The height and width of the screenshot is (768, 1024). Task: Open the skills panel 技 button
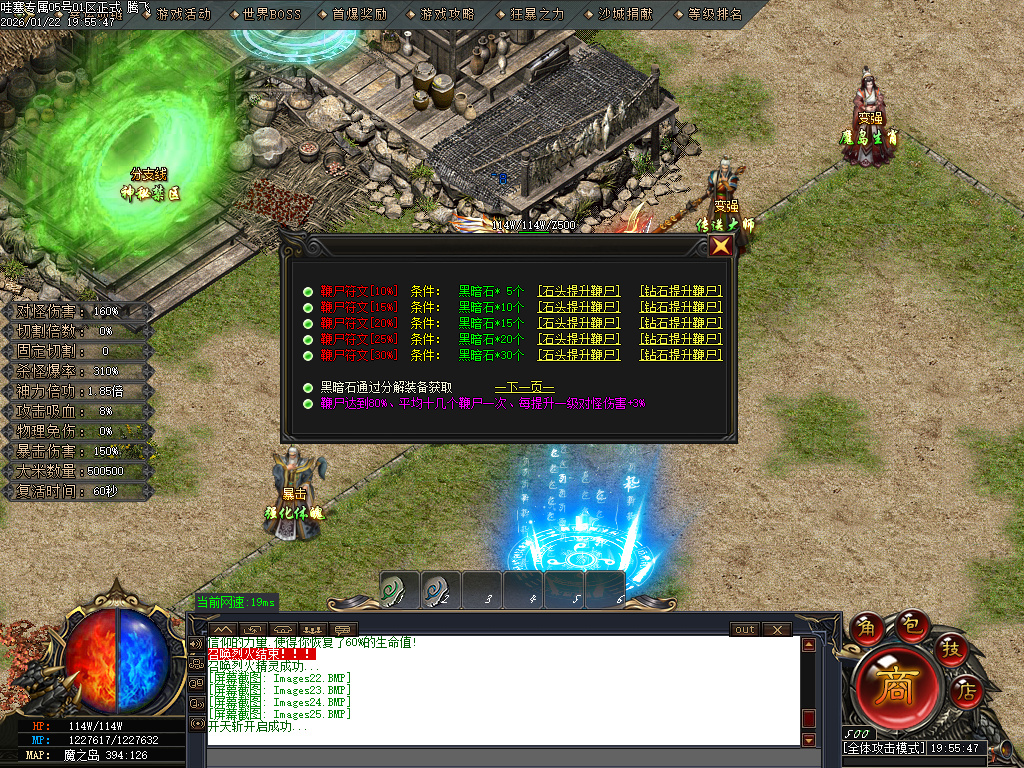point(951,650)
